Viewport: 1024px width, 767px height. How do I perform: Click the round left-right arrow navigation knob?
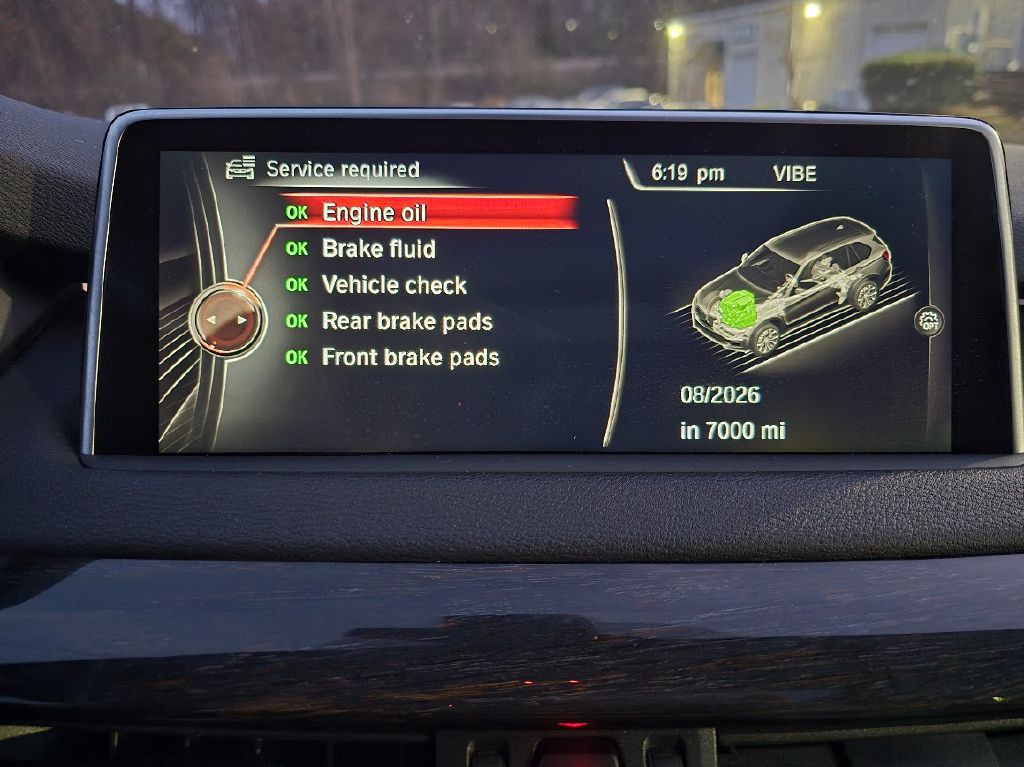click(226, 320)
